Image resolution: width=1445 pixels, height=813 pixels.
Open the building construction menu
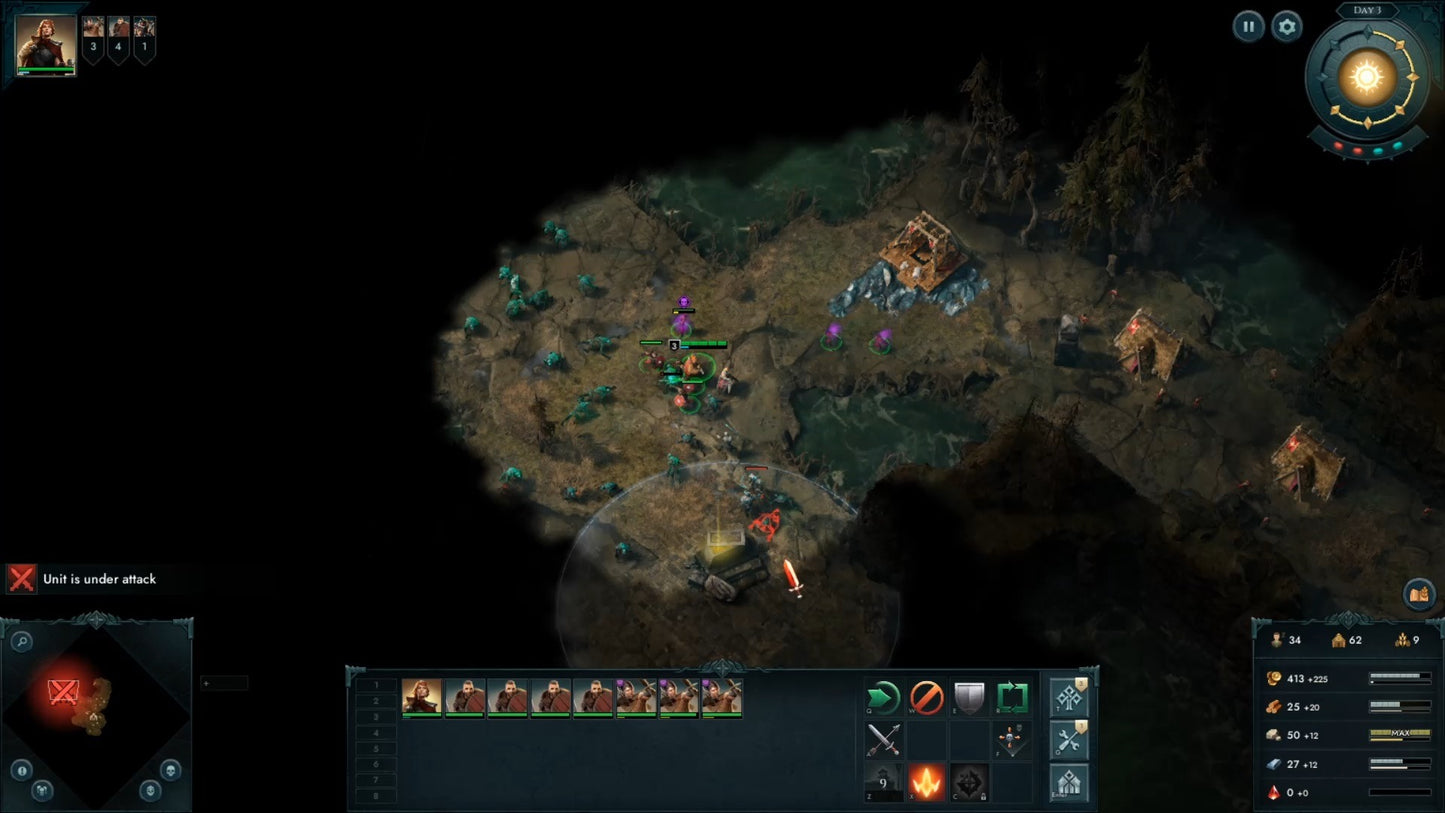[x=1069, y=782]
